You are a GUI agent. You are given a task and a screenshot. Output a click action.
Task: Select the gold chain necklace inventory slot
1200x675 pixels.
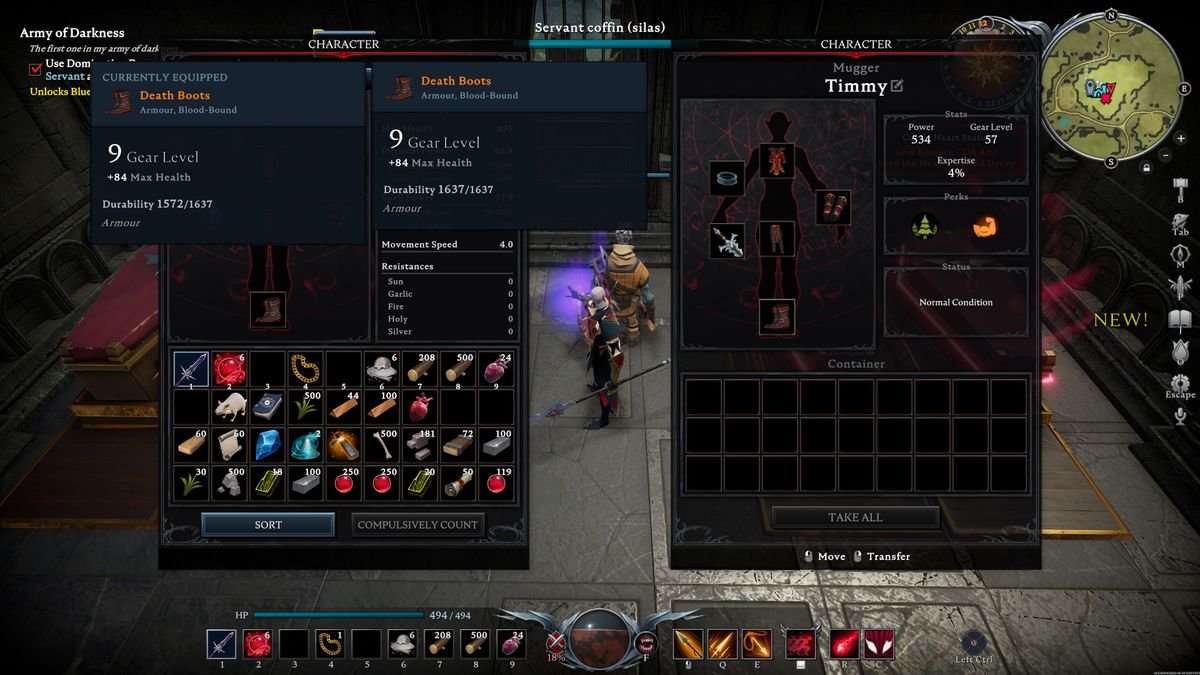click(x=306, y=369)
